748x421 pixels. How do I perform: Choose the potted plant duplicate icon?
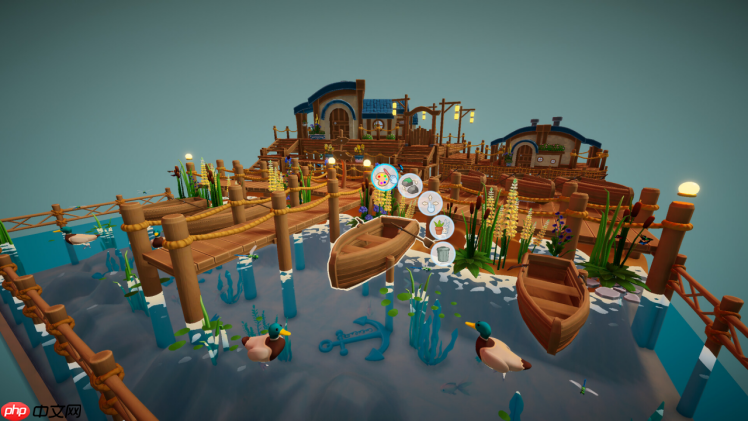[441, 228]
